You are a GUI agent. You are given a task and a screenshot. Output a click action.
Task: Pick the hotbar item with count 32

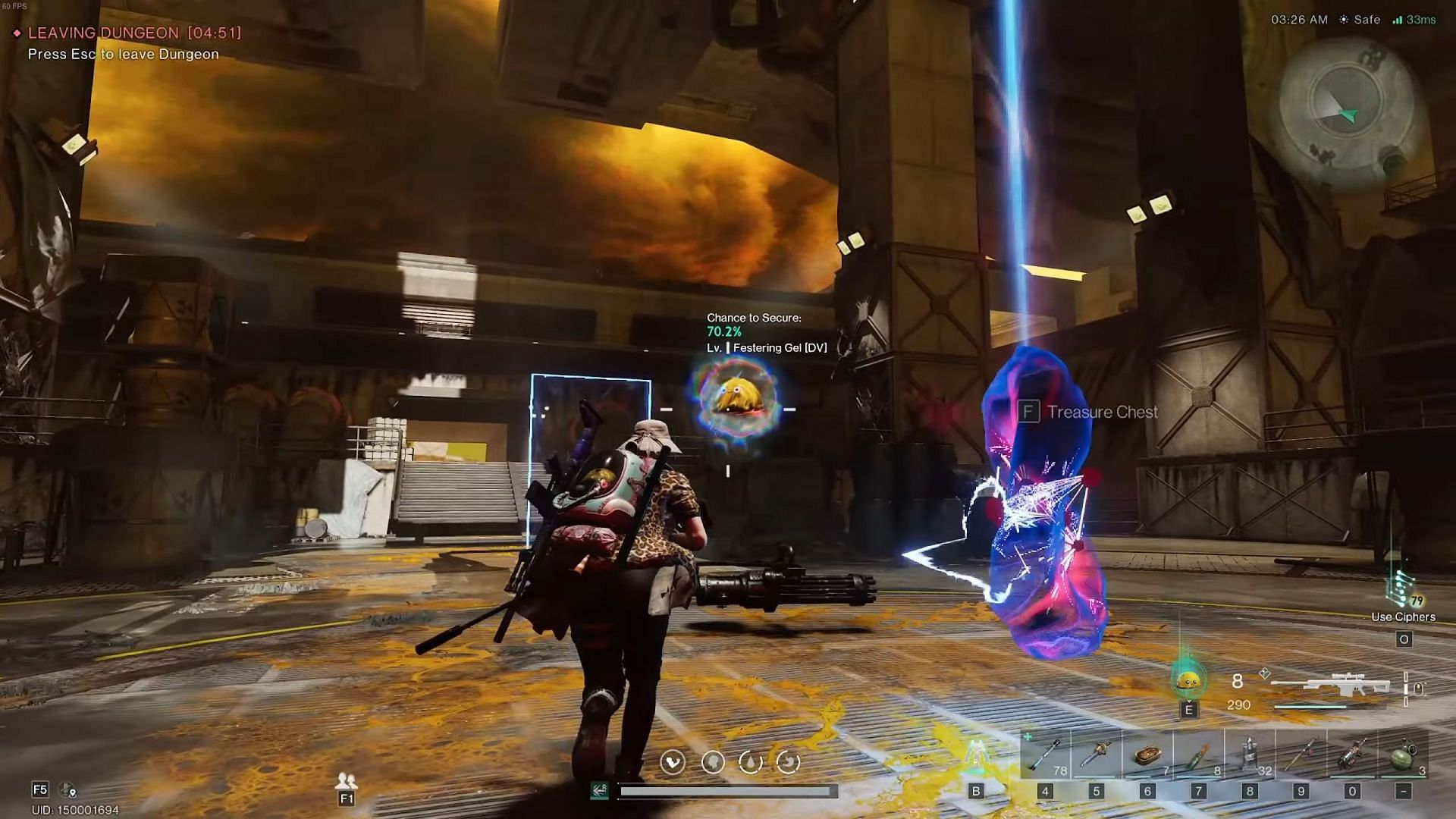(1250, 755)
